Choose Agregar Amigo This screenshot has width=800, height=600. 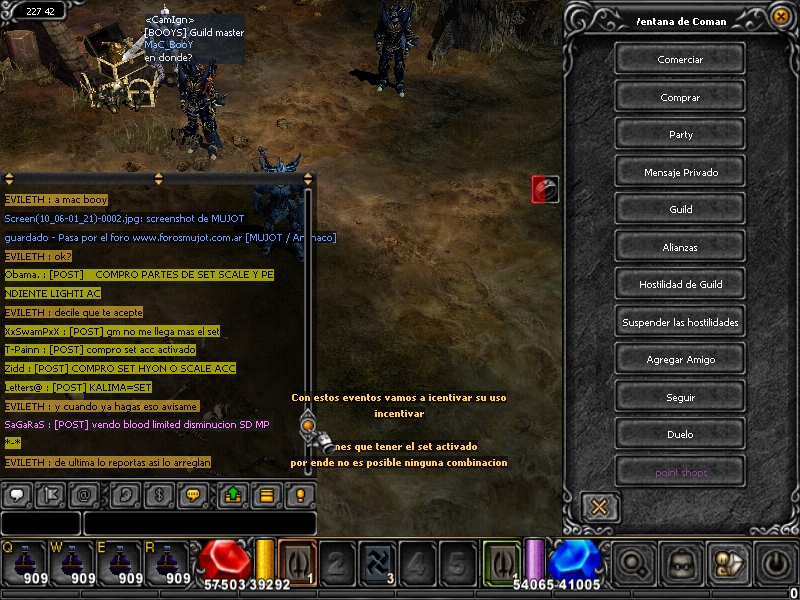coord(680,359)
